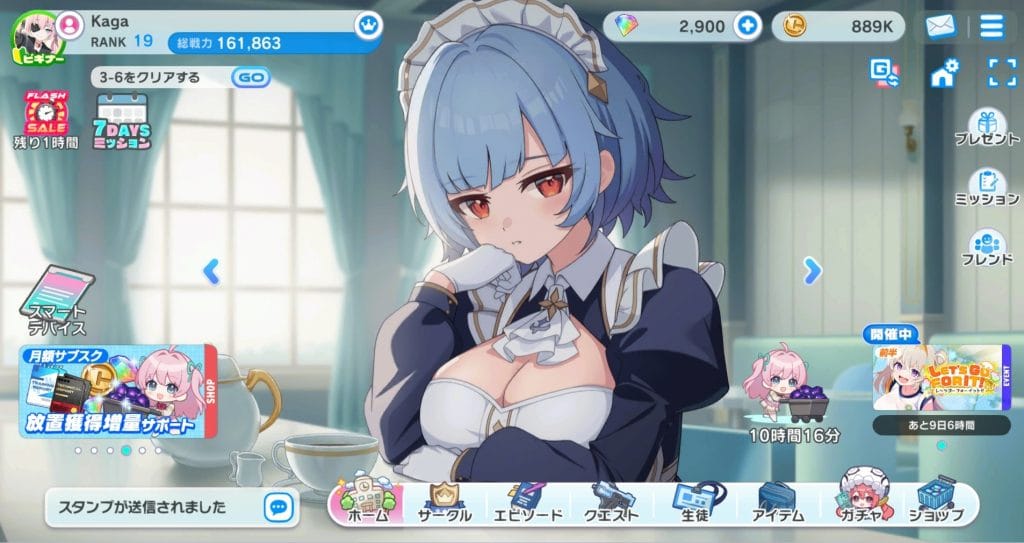Open the 生徒 (students) tab
The width and height of the screenshot is (1024, 543).
tap(692, 503)
